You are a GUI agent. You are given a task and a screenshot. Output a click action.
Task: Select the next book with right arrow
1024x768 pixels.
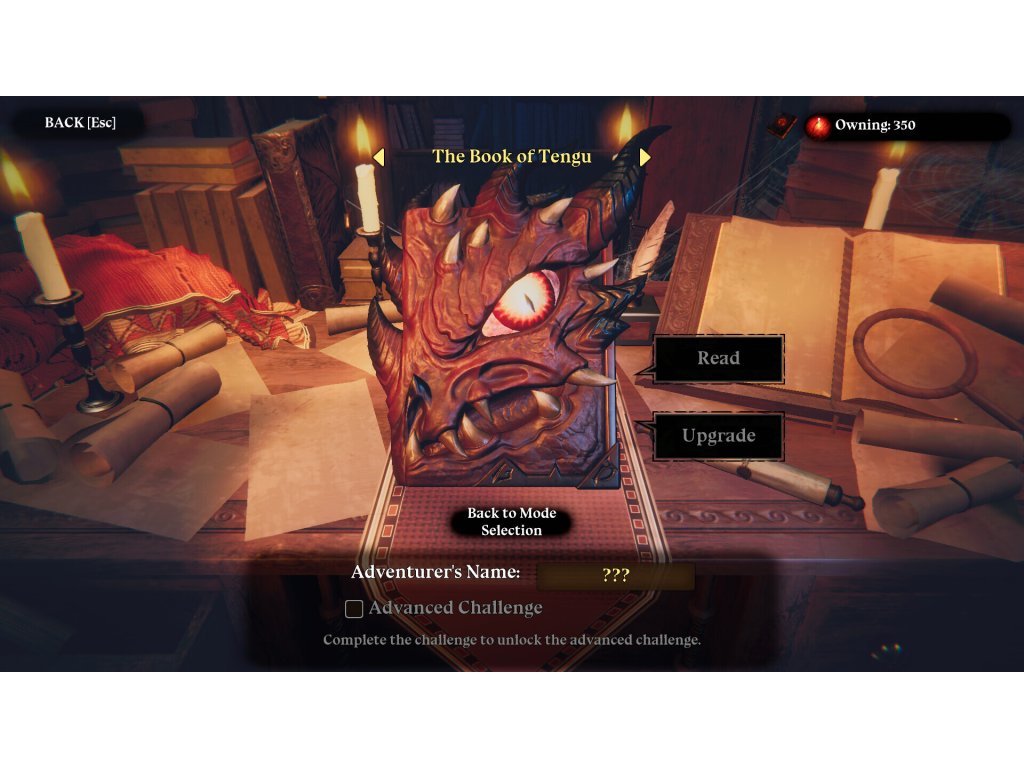click(x=645, y=157)
